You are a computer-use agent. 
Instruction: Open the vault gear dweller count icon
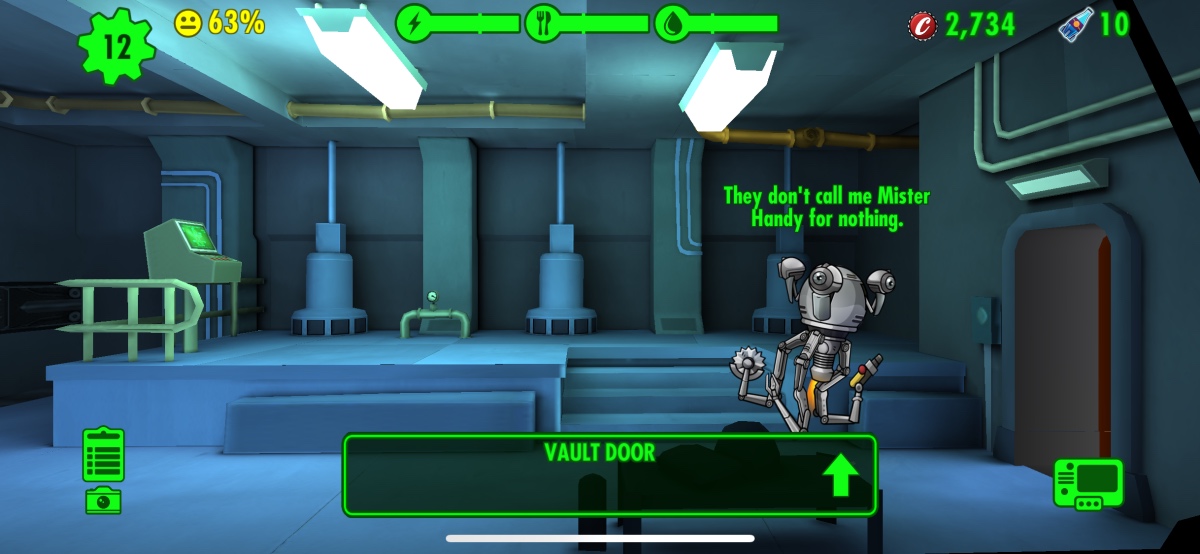(118, 44)
